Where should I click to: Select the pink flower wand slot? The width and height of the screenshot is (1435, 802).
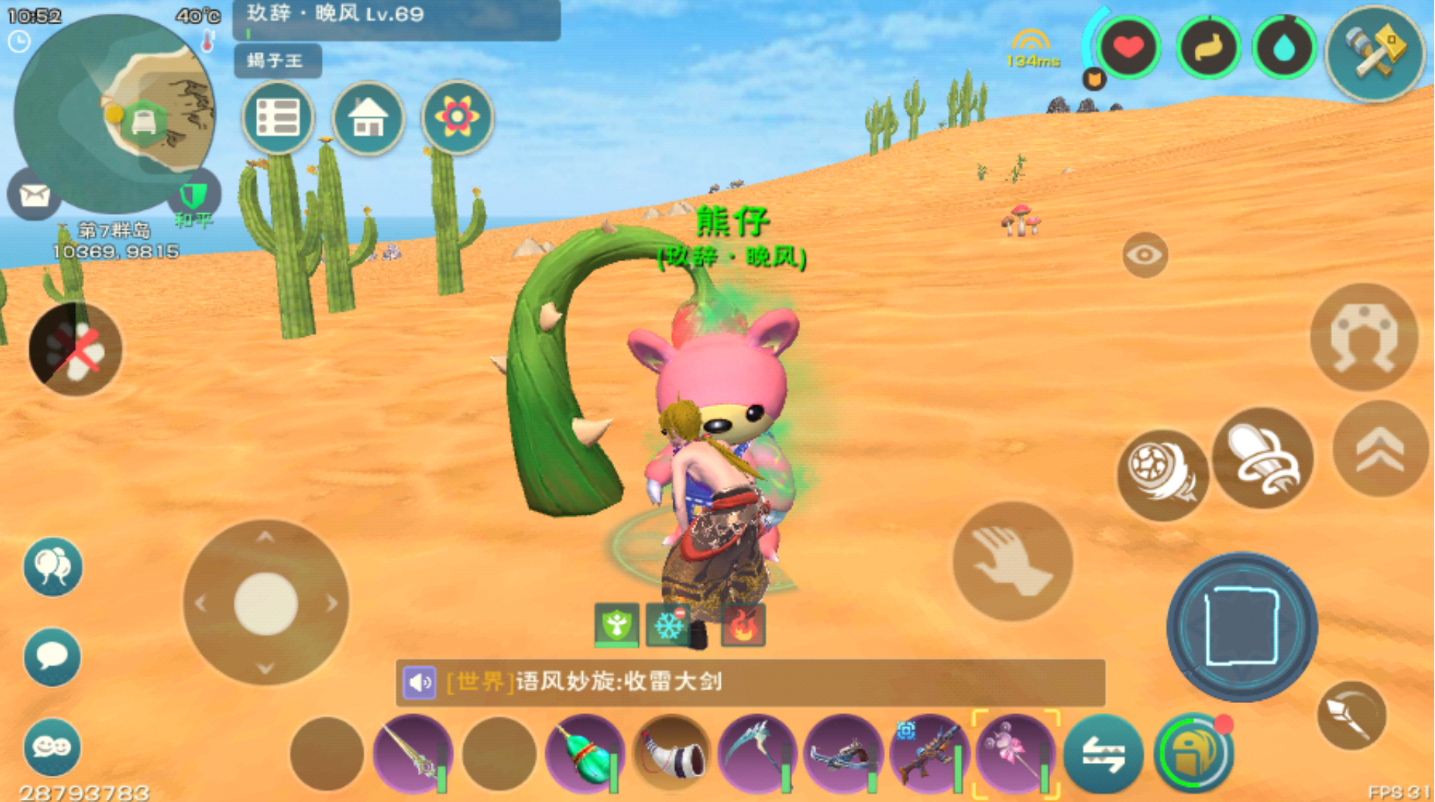pos(1015,754)
